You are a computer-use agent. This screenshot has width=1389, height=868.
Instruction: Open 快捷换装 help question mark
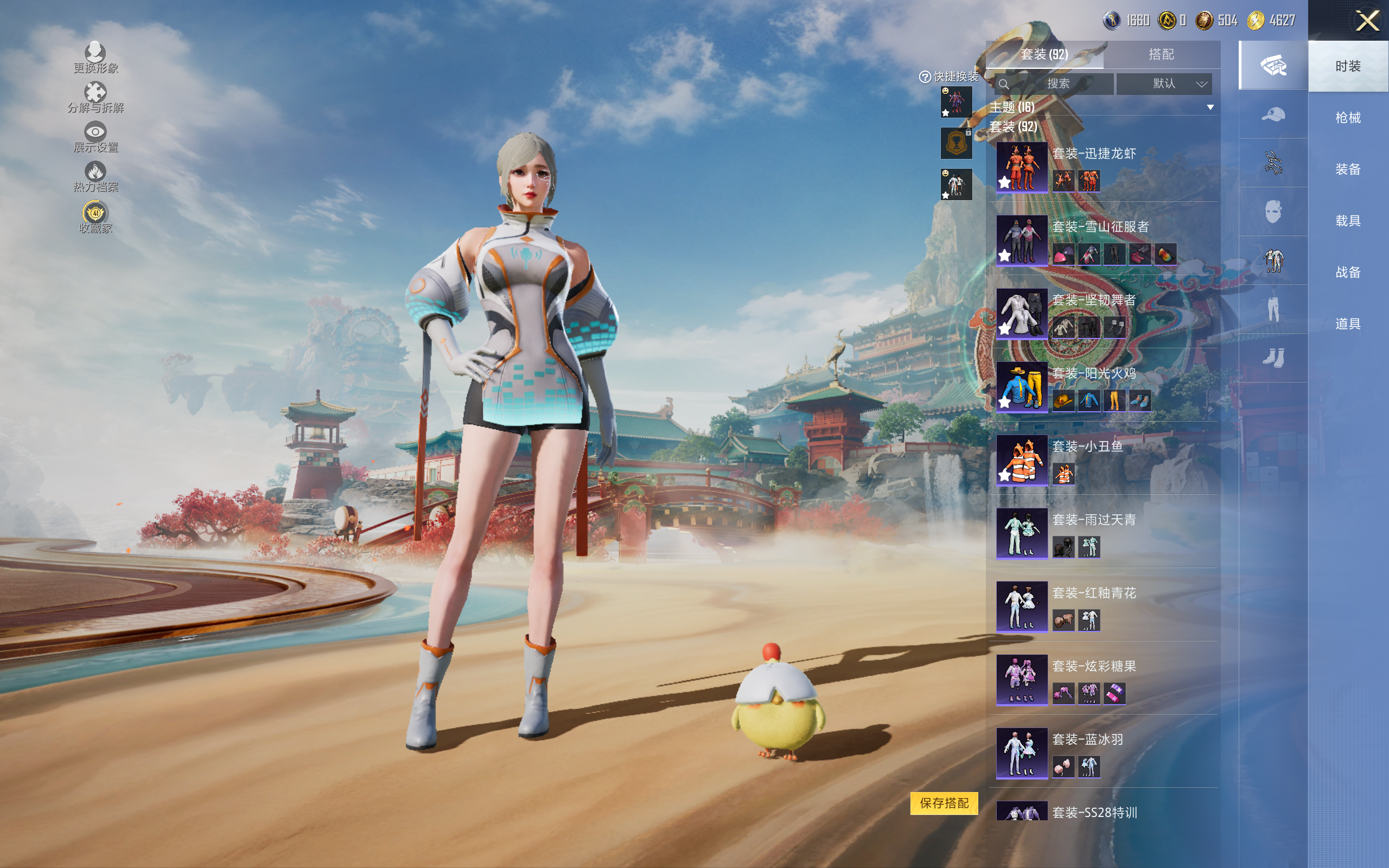pos(925,77)
